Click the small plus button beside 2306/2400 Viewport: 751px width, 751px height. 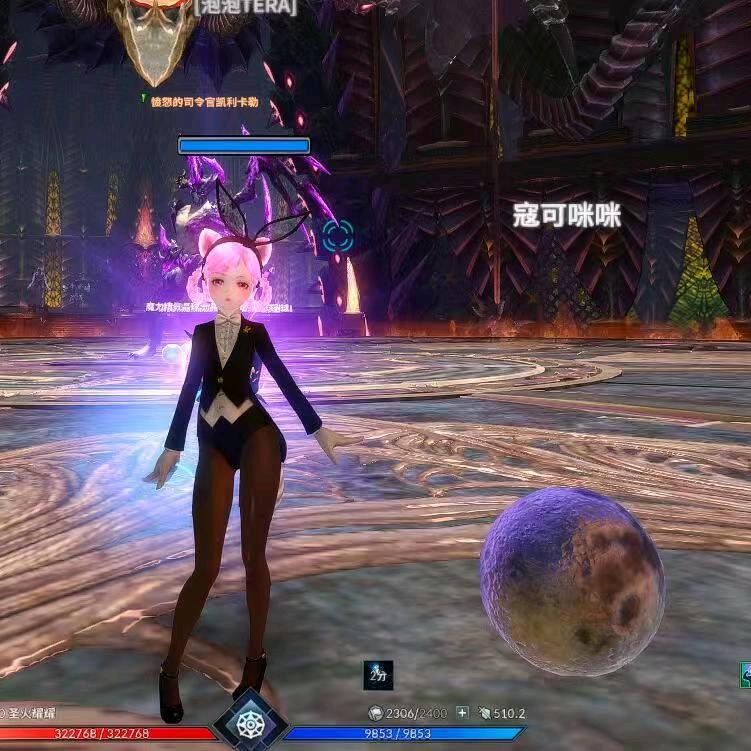(462, 713)
